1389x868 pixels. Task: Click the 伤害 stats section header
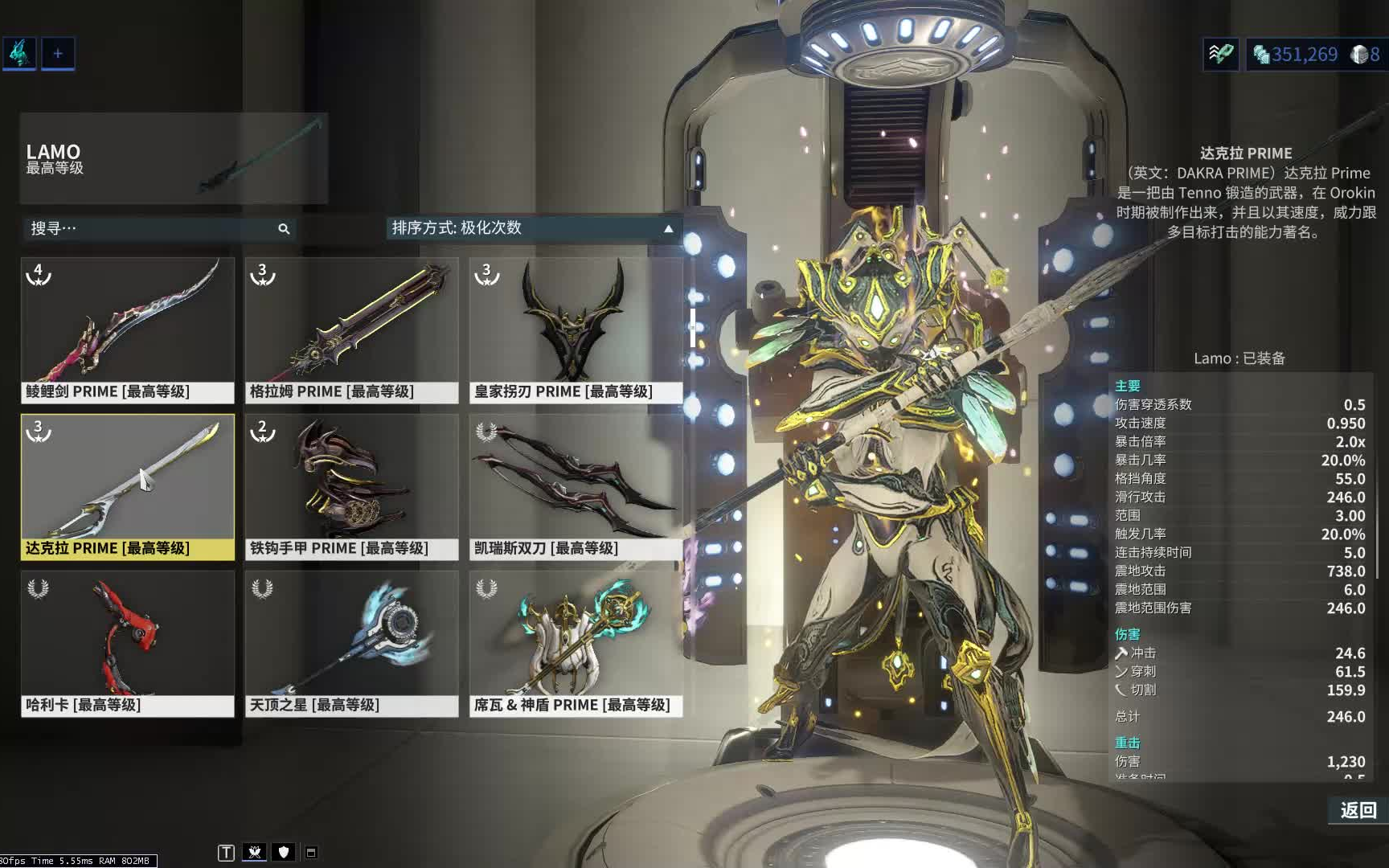coord(1127,633)
